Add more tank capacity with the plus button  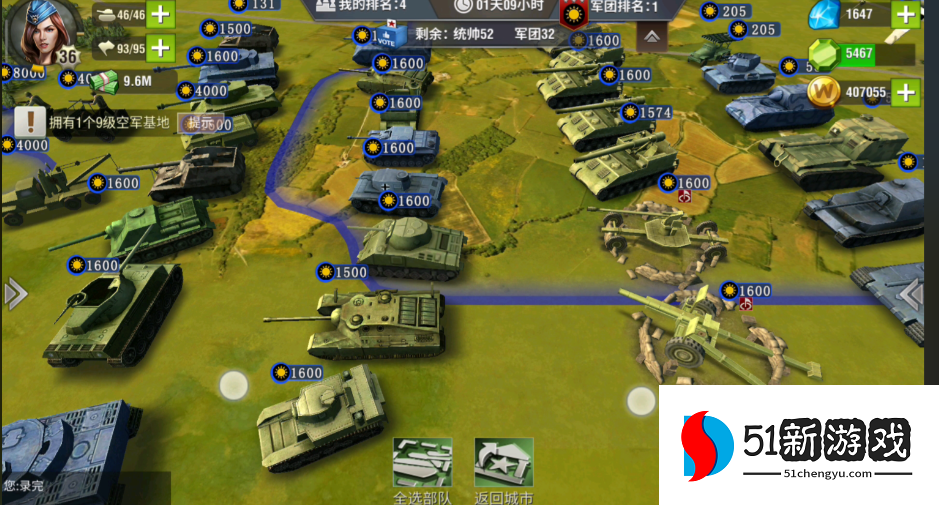[160, 16]
